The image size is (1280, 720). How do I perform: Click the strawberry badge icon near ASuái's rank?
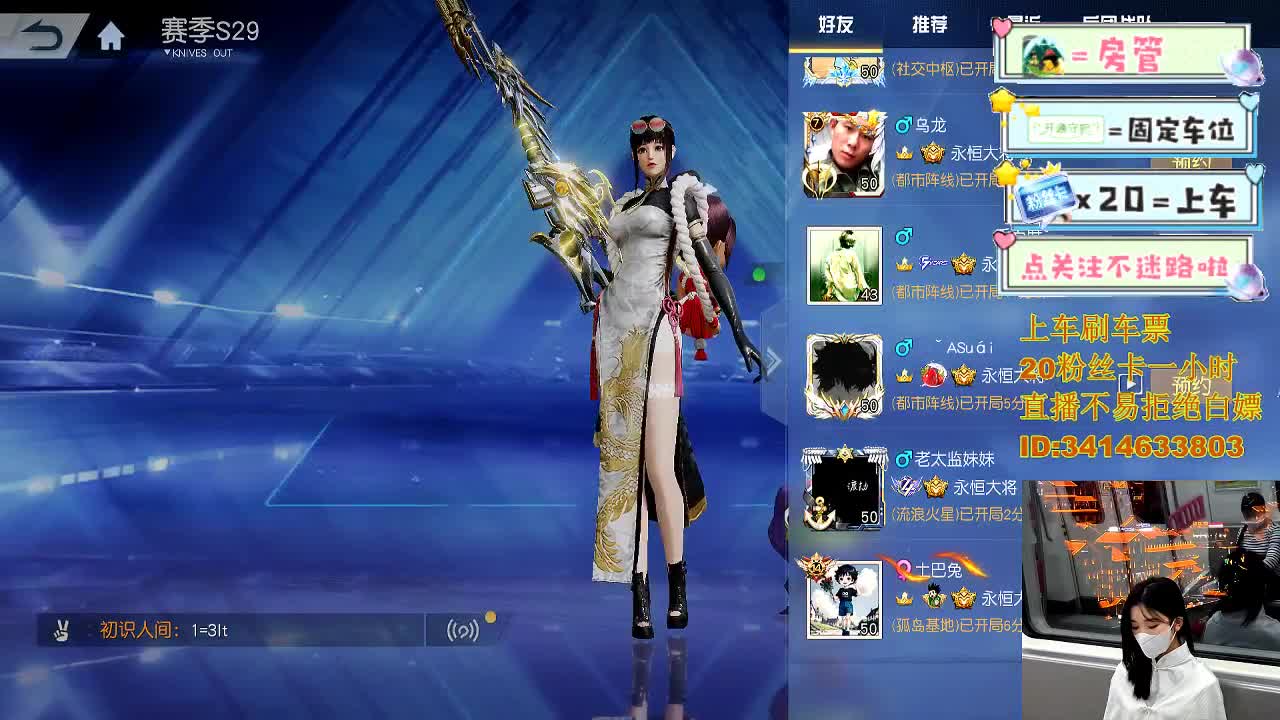pos(930,374)
